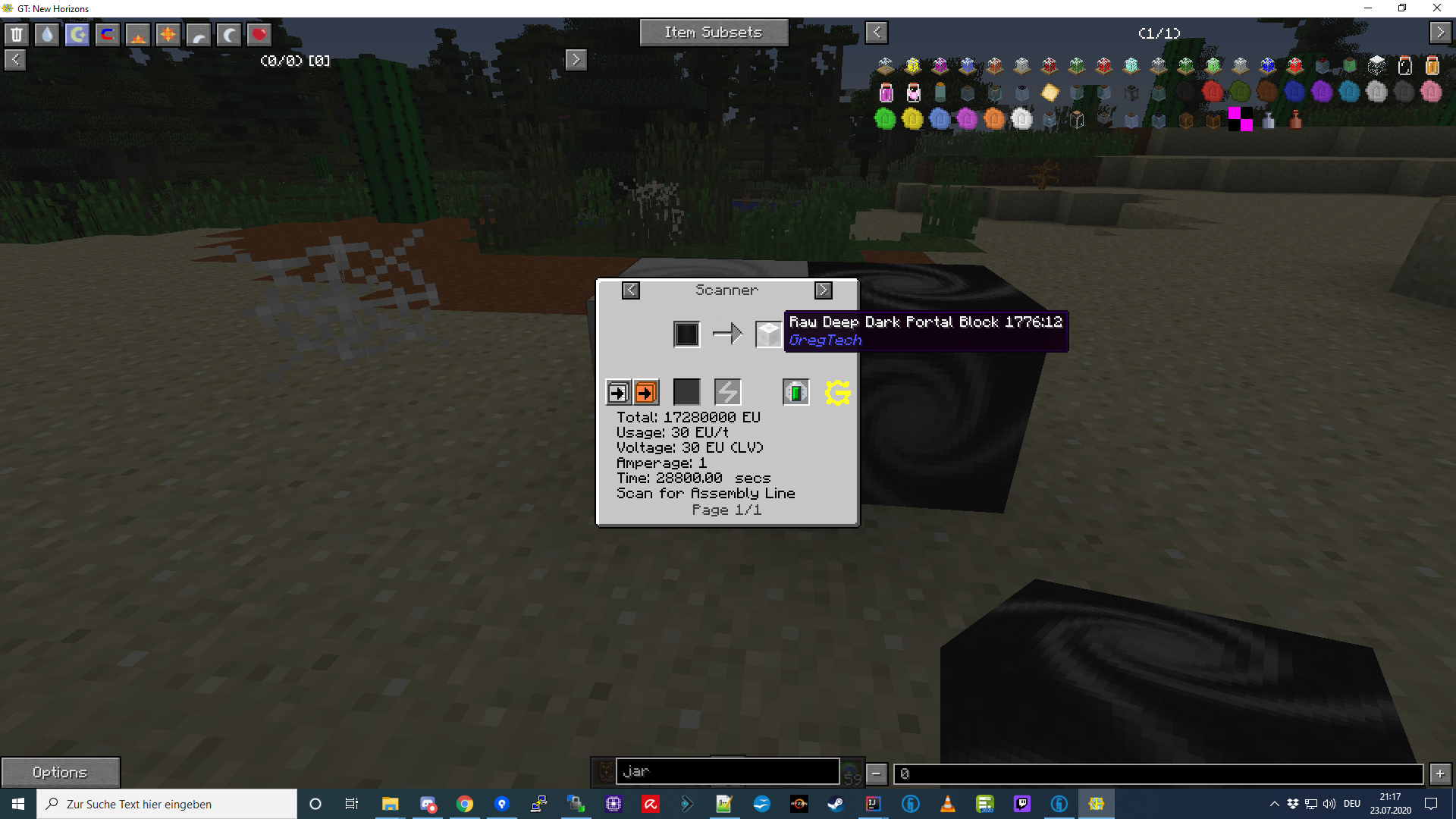This screenshot has height=819, width=1456.
Task: Click the Options button
Action: [61, 771]
